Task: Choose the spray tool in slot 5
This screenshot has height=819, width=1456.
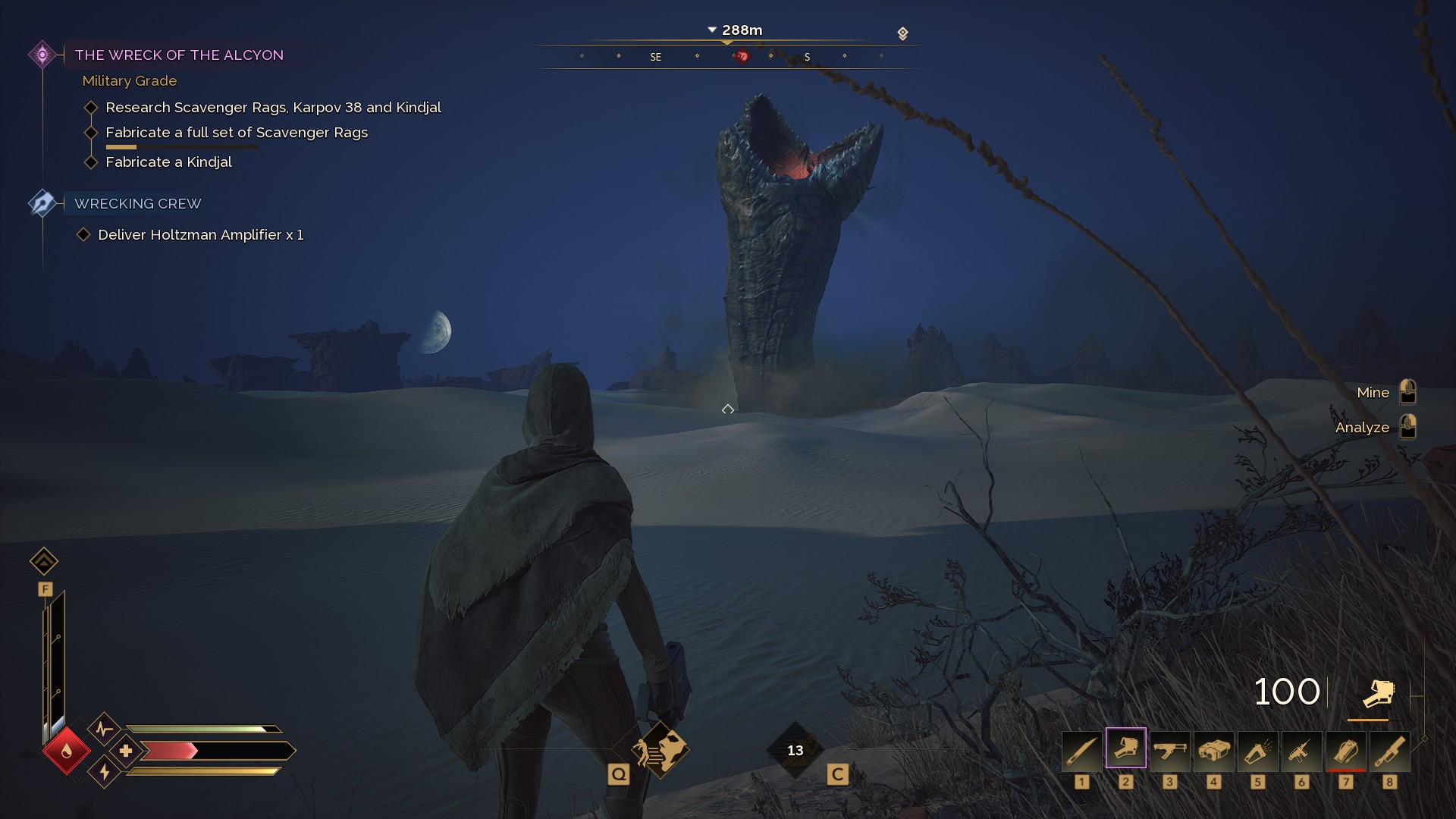Action: point(1257,751)
